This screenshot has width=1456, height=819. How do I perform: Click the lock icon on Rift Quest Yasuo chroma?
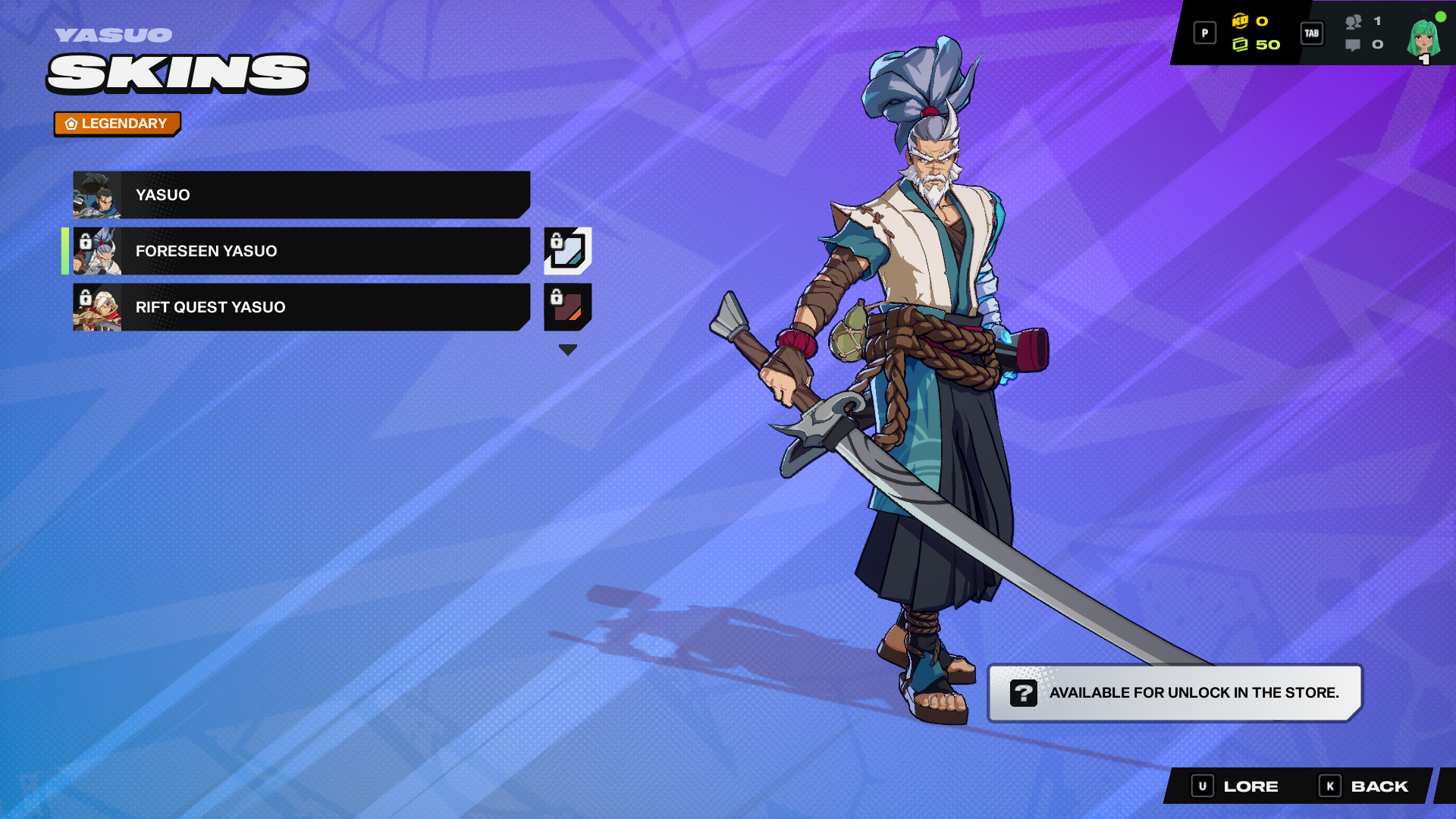557,297
